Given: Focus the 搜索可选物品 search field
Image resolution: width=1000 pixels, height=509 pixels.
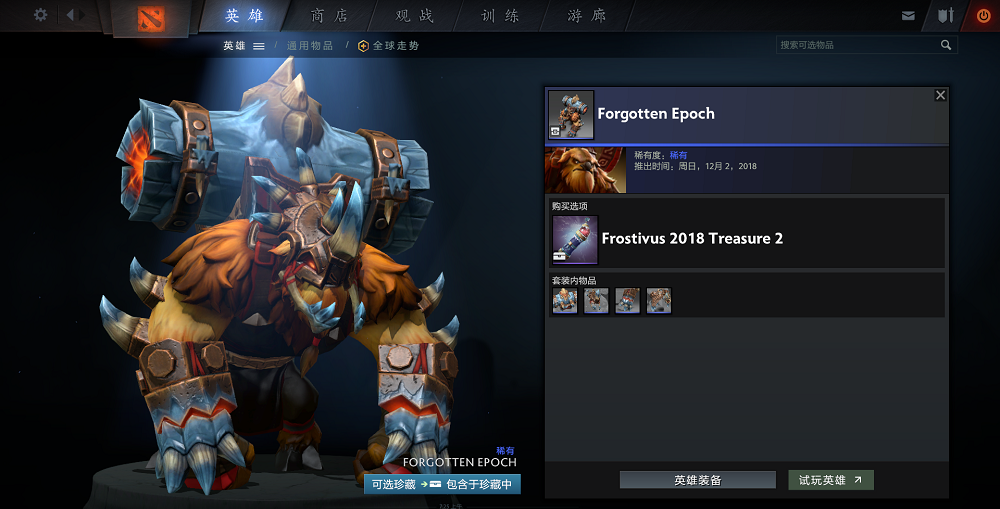Looking at the screenshot, I should coord(857,45).
